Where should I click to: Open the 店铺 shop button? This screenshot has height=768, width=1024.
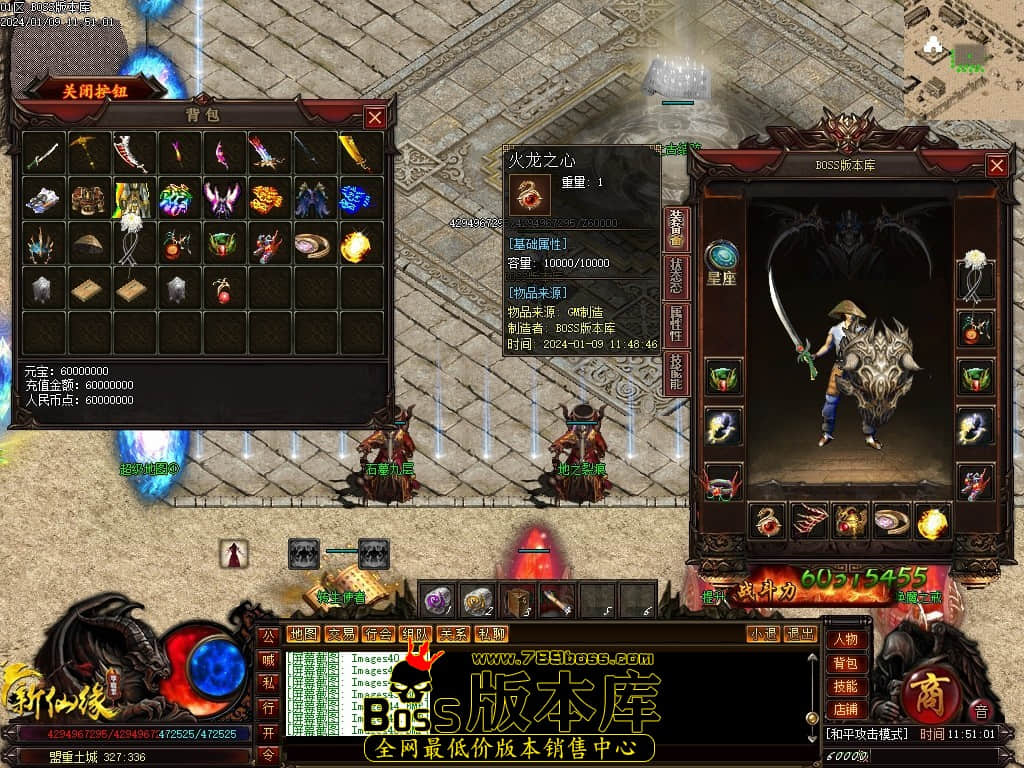click(x=845, y=710)
